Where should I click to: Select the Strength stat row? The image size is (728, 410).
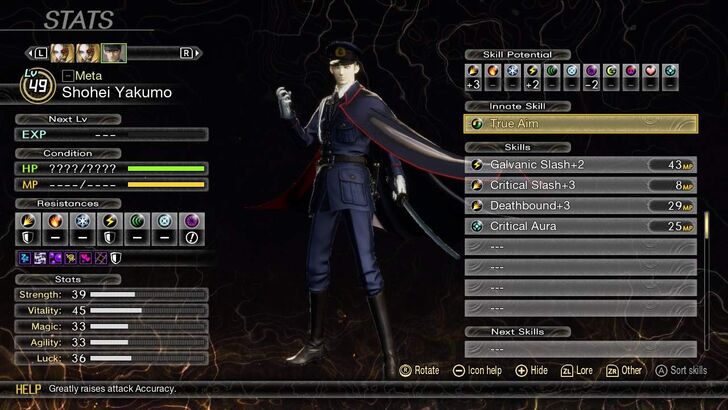click(112, 295)
